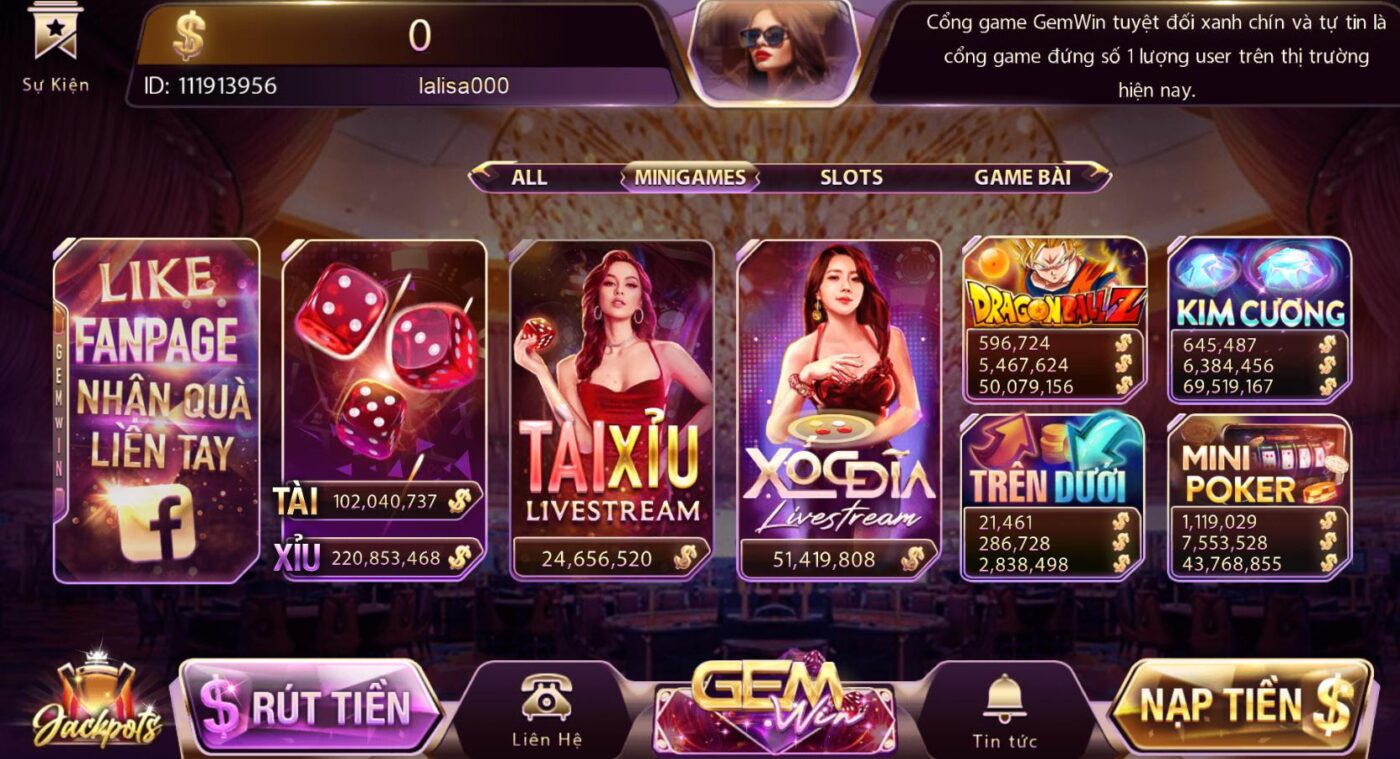1400x759 pixels.
Task: Open the Like Fanpage Facebook banner
Action: 156,410
